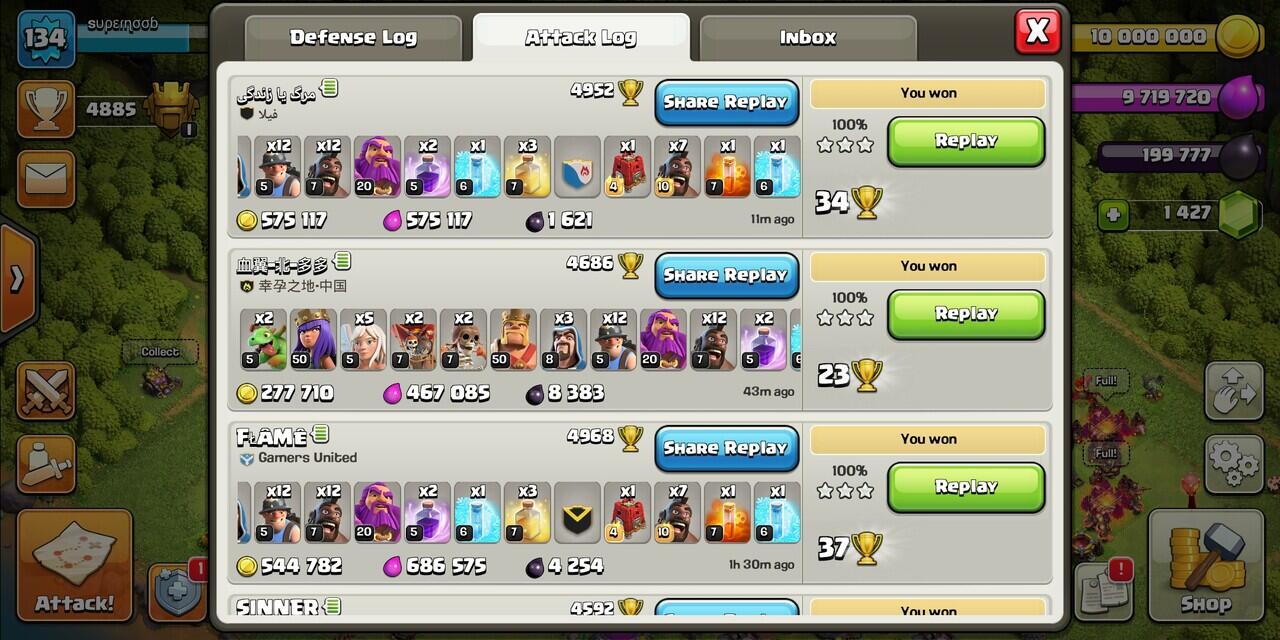Open the news clipboard with alert badge
1280x640 pixels.
pyautogui.click(x=1102, y=590)
